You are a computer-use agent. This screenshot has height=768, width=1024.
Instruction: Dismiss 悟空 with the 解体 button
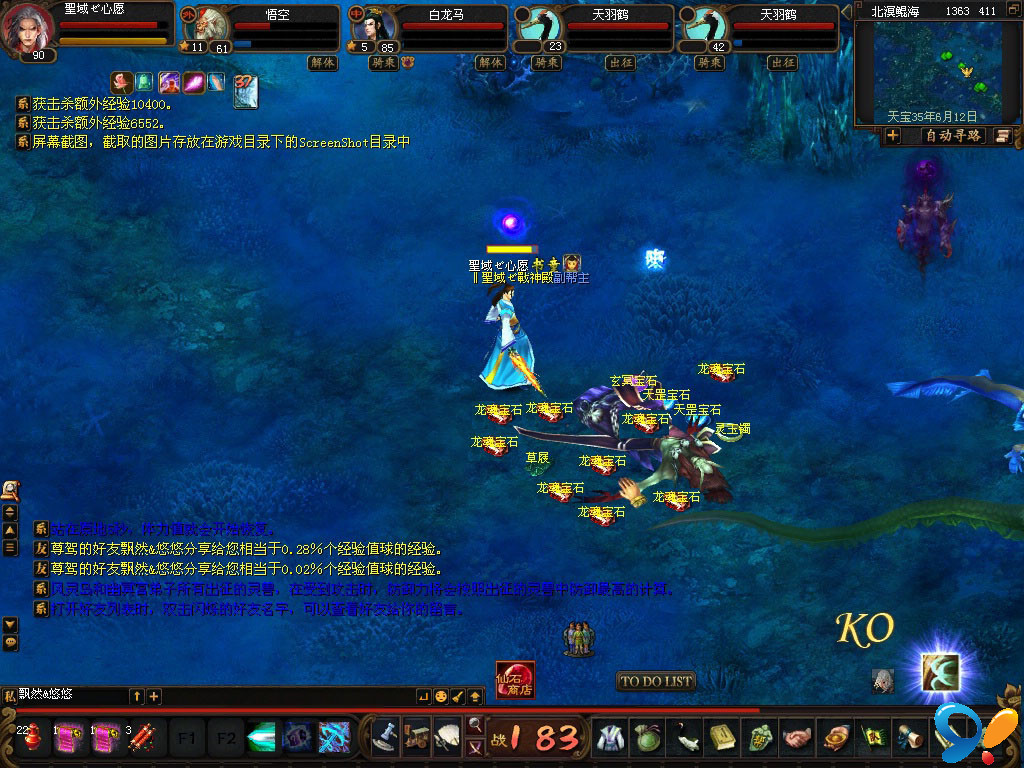click(x=322, y=62)
